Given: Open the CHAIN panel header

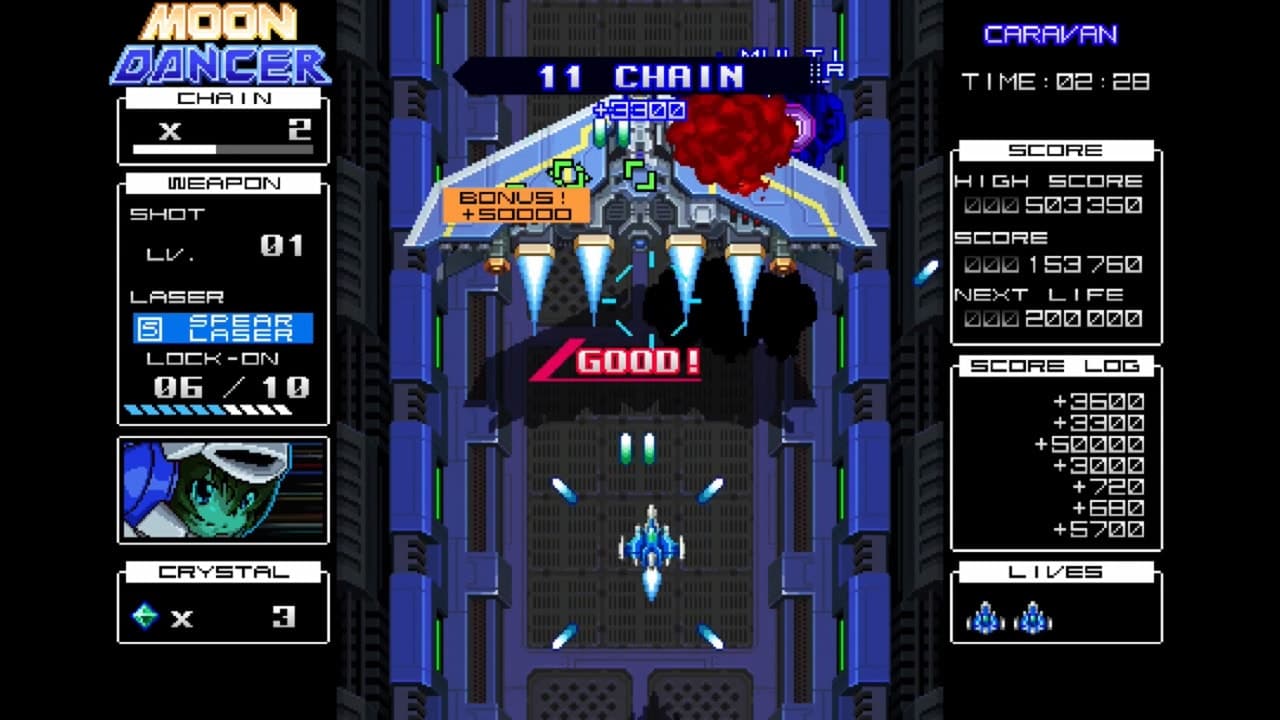Looking at the screenshot, I should click(222, 98).
